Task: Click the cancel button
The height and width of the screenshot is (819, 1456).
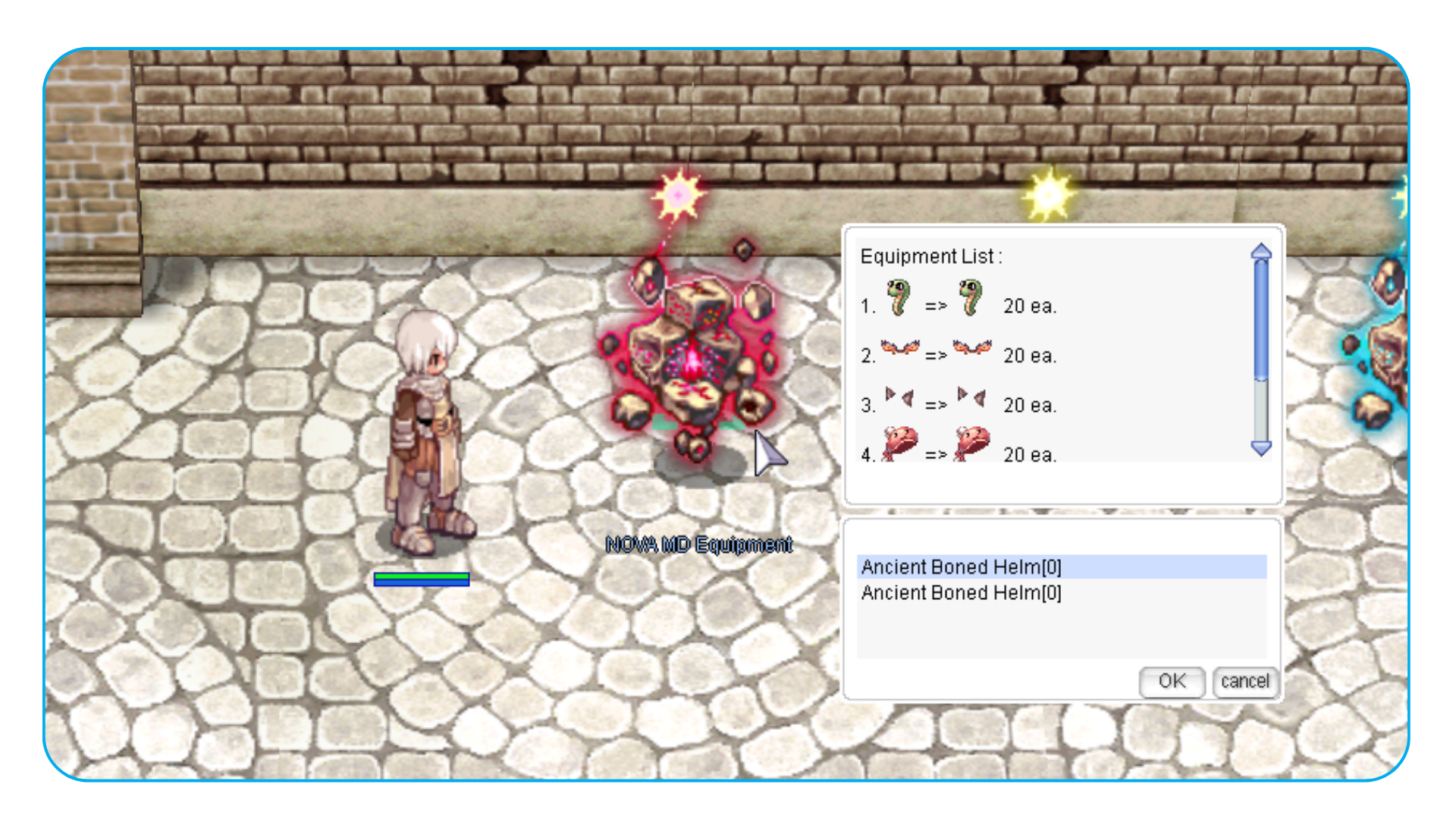Action: pos(1244,681)
